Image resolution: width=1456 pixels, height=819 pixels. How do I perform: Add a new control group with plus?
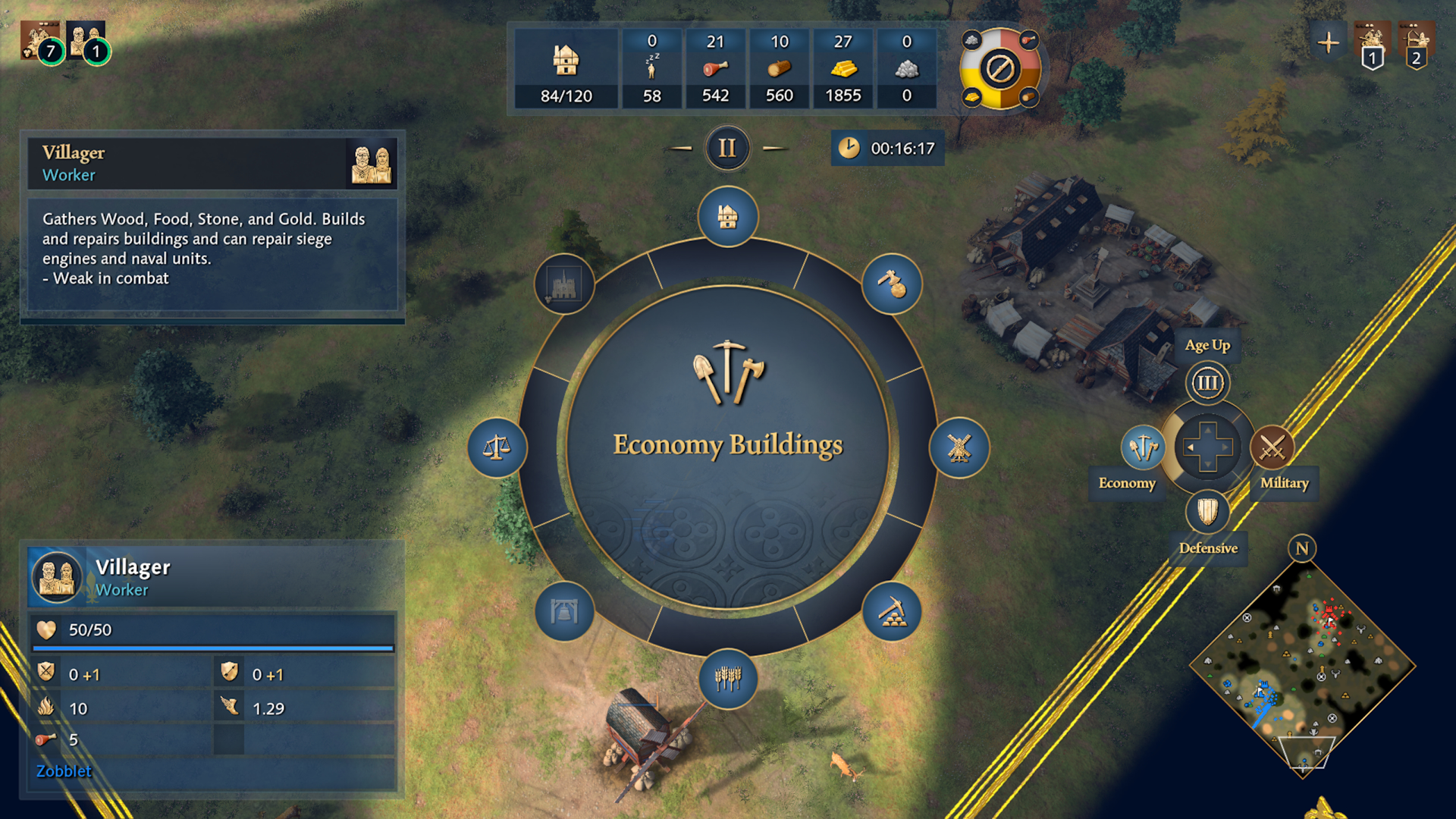click(1329, 42)
